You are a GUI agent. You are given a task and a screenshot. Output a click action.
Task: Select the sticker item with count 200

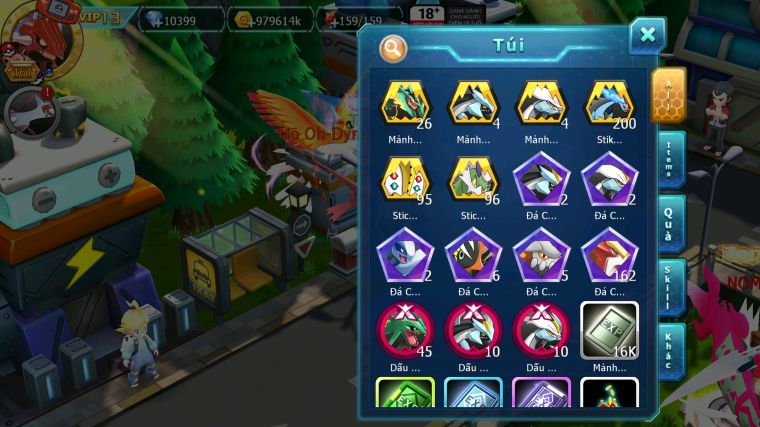click(x=609, y=104)
